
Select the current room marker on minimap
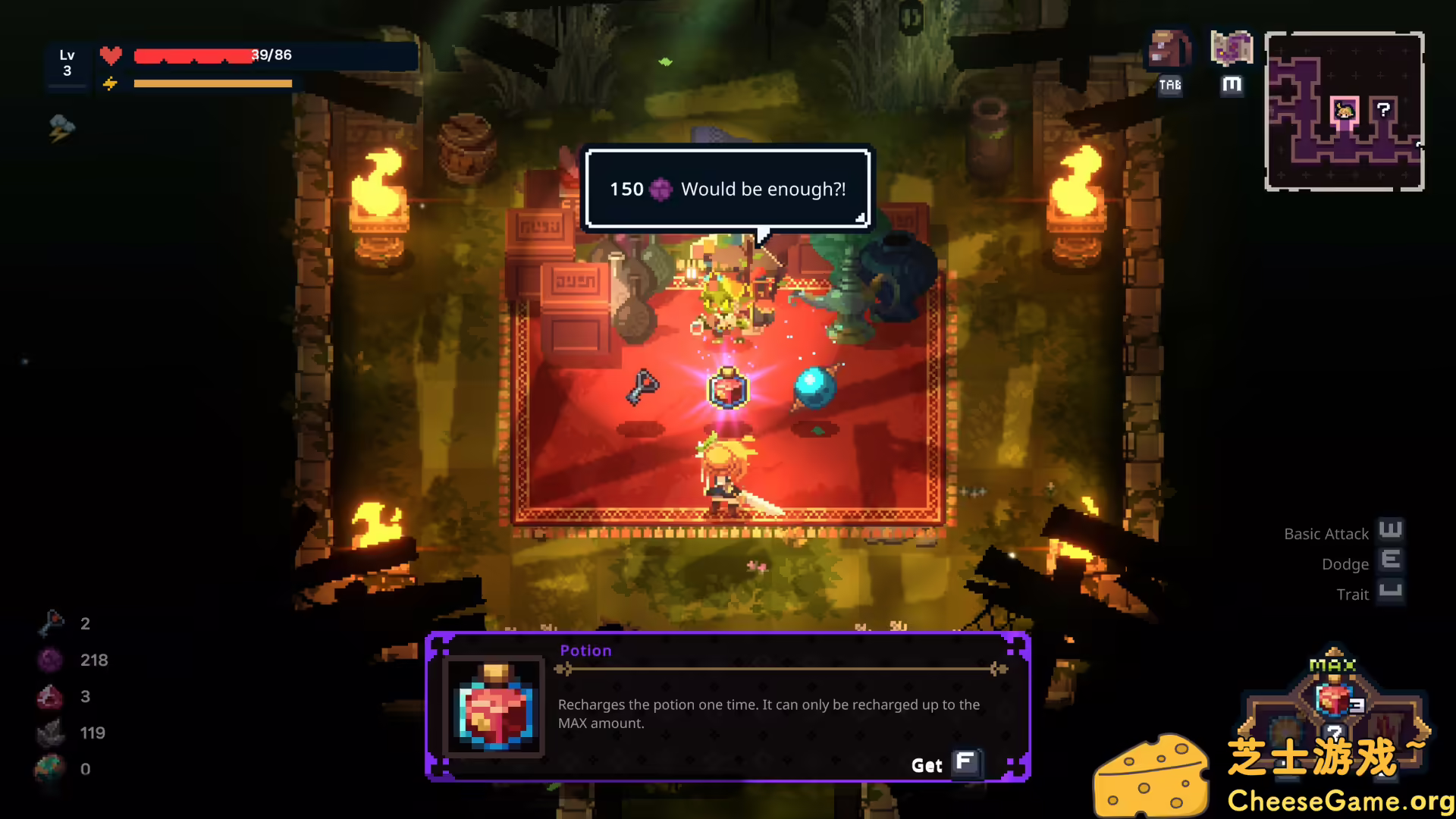coord(1345,111)
